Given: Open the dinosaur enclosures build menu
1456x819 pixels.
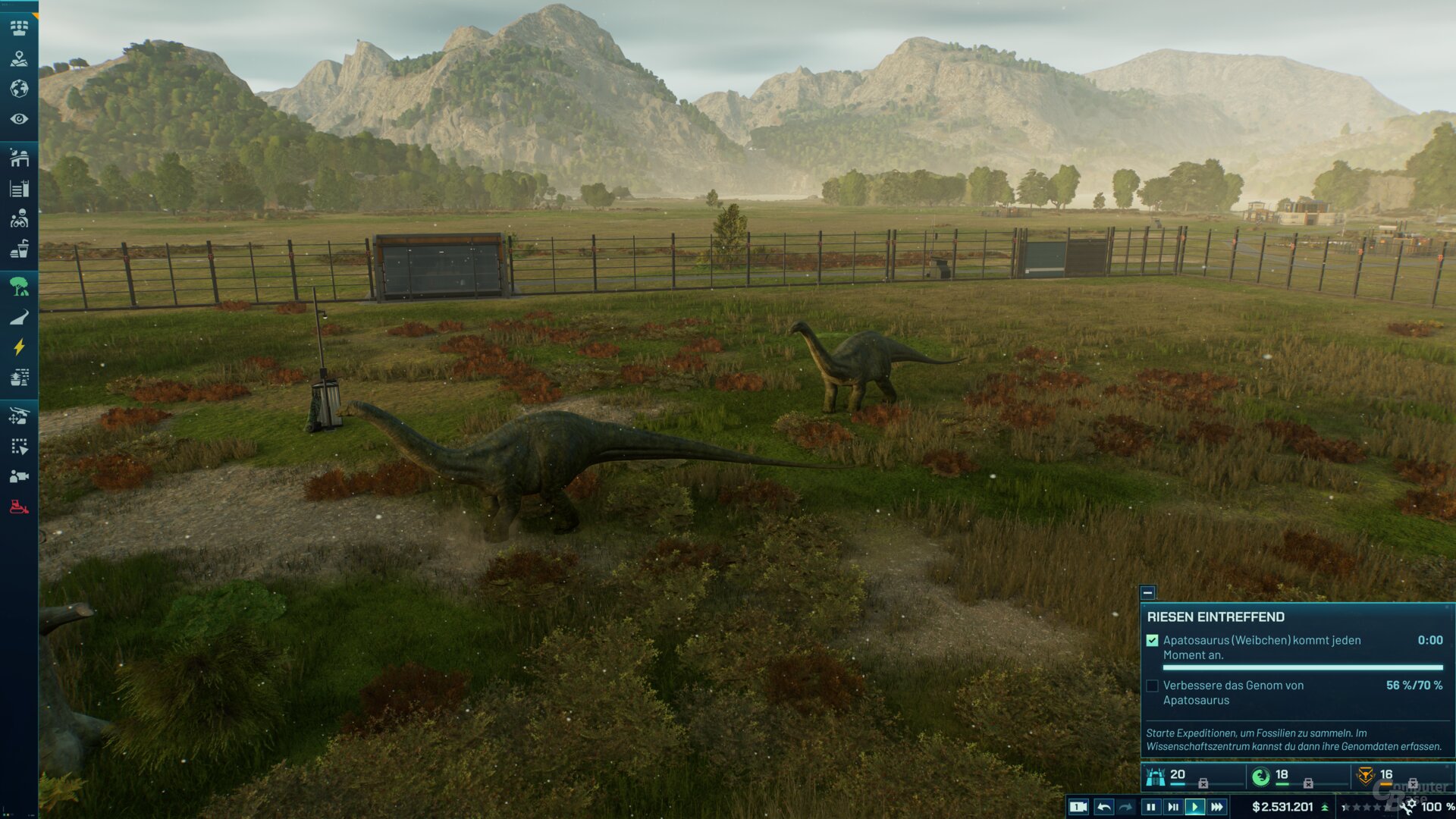Looking at the screenshot, I should [19, 158].
